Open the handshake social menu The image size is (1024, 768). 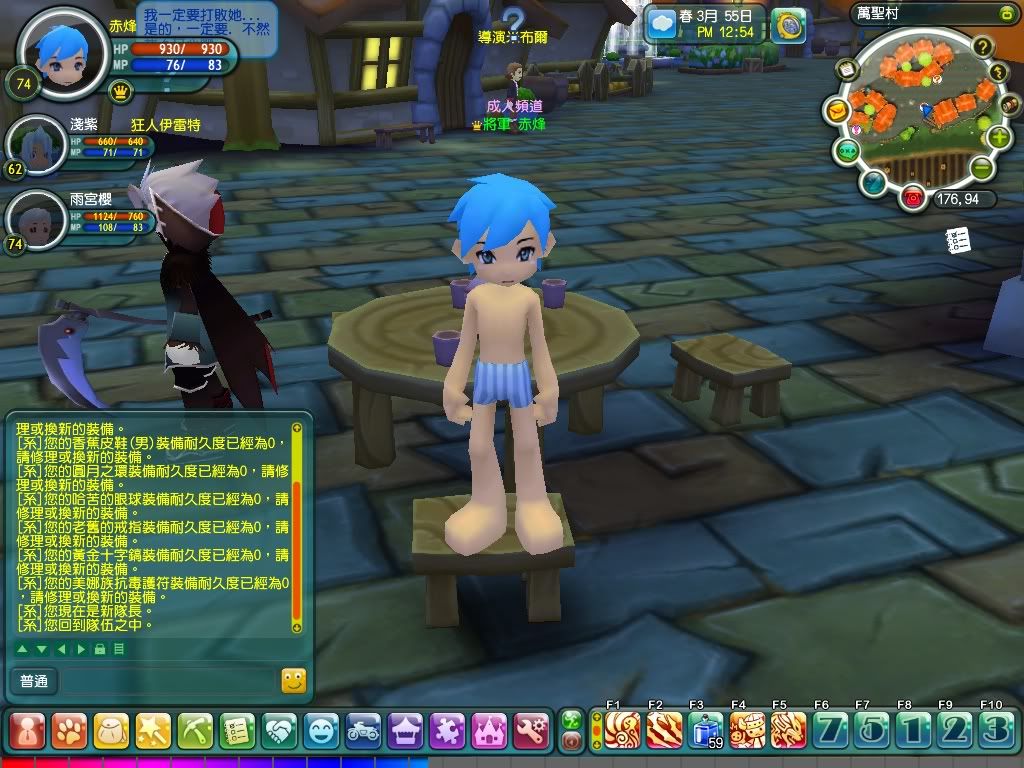[x=280, y=731]
